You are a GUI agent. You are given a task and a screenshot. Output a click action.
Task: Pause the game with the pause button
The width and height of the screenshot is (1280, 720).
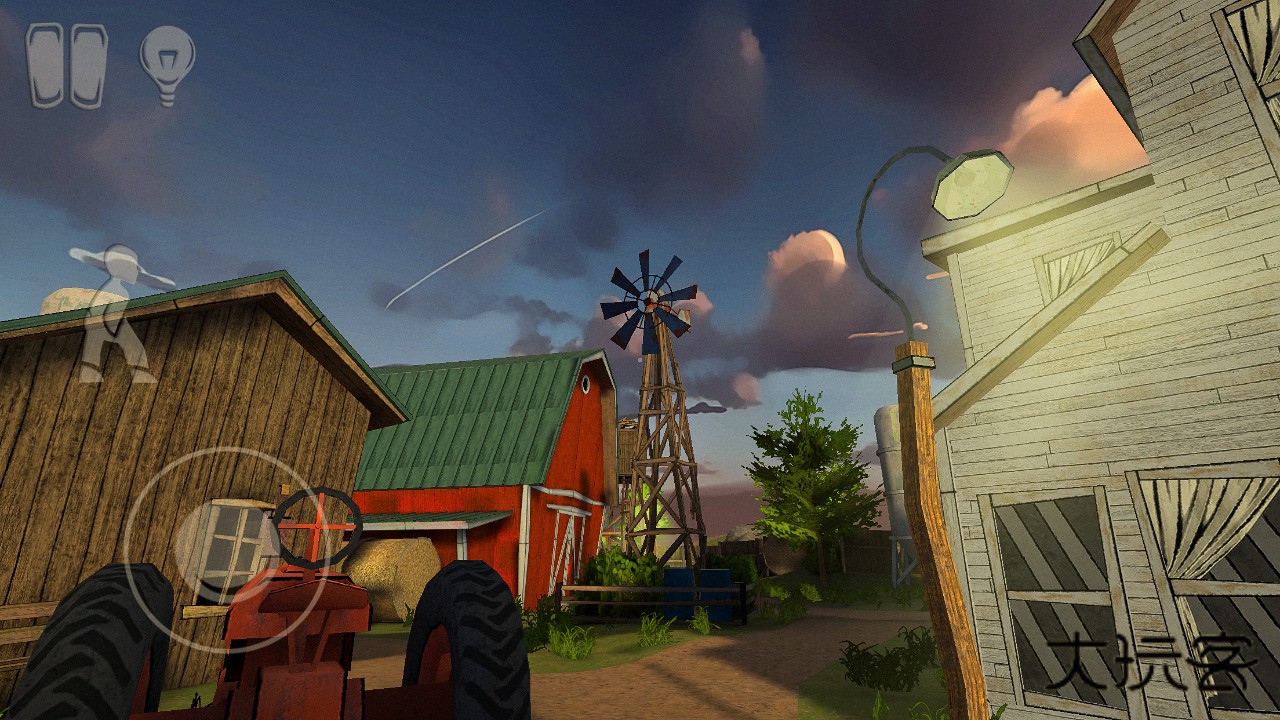(x=66, y=66)
